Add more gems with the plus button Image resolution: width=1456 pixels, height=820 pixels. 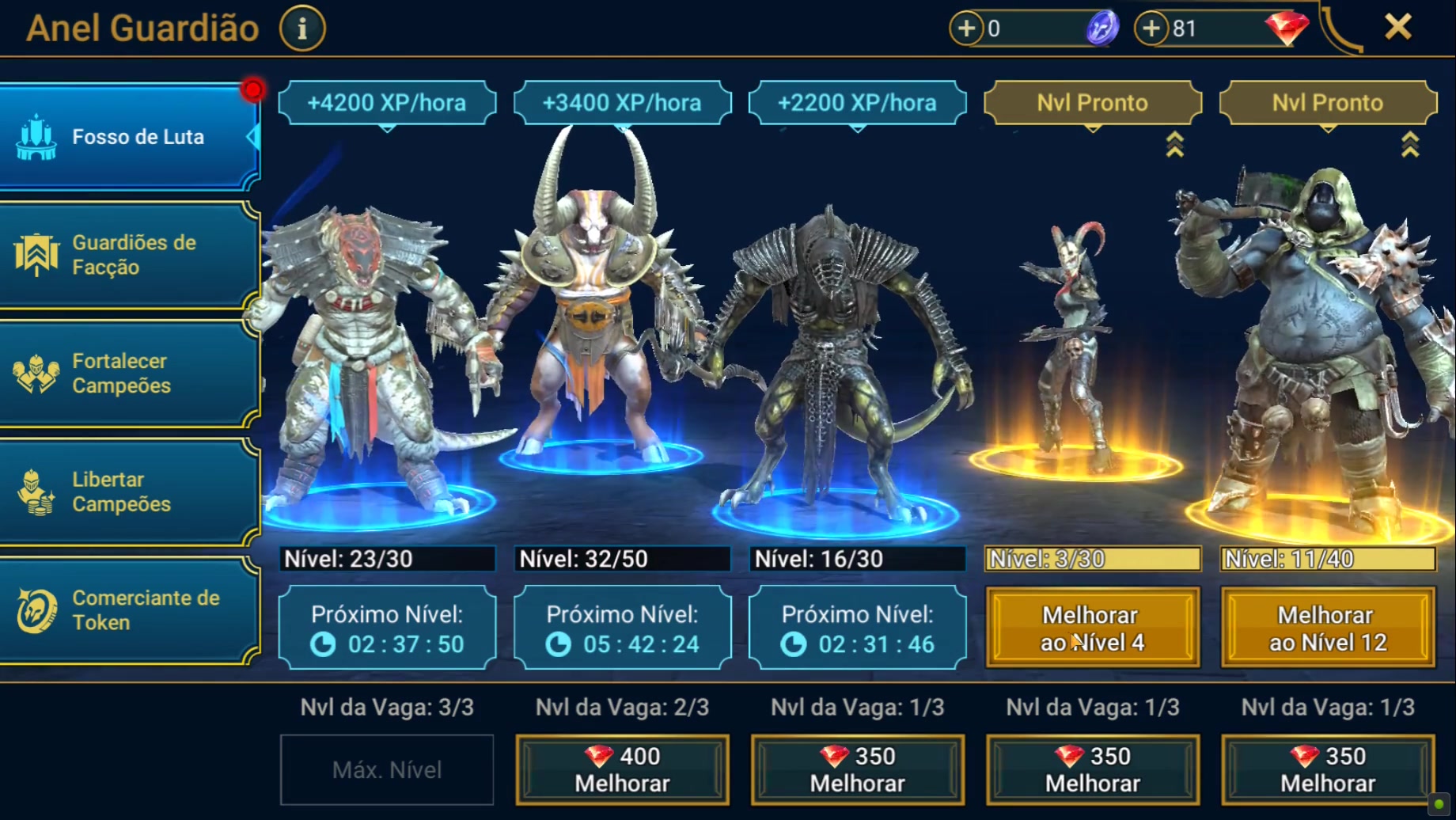[1151, 28]
